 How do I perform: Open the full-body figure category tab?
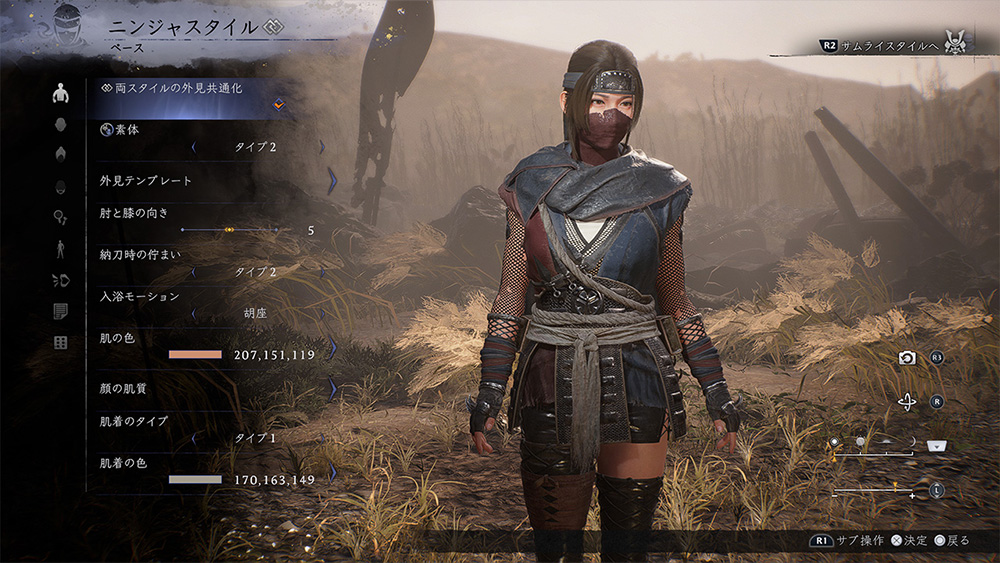[61, 249]
